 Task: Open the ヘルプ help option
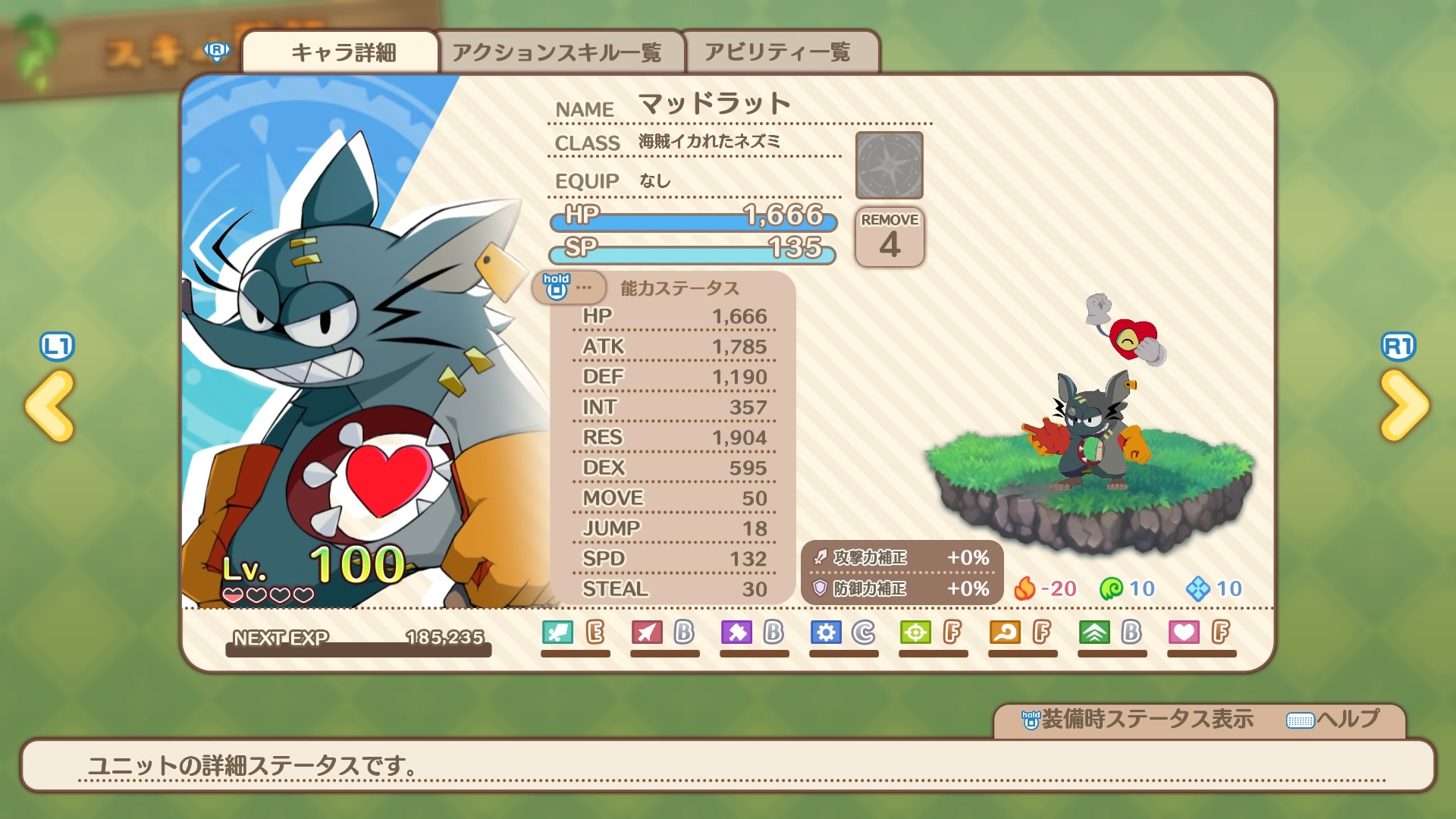[x=1334, y=719]
